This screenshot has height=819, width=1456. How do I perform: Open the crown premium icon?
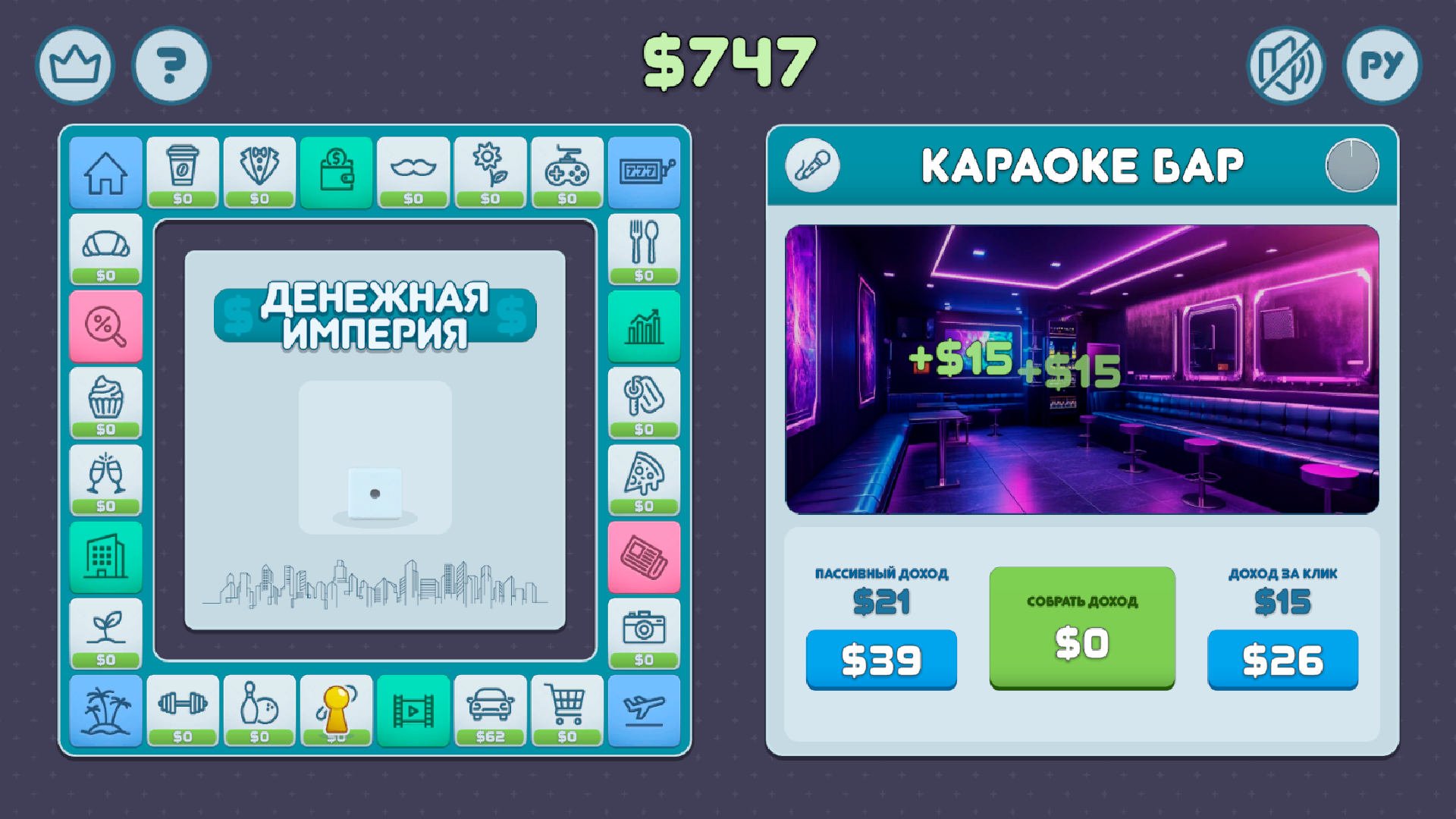[74, 65]
